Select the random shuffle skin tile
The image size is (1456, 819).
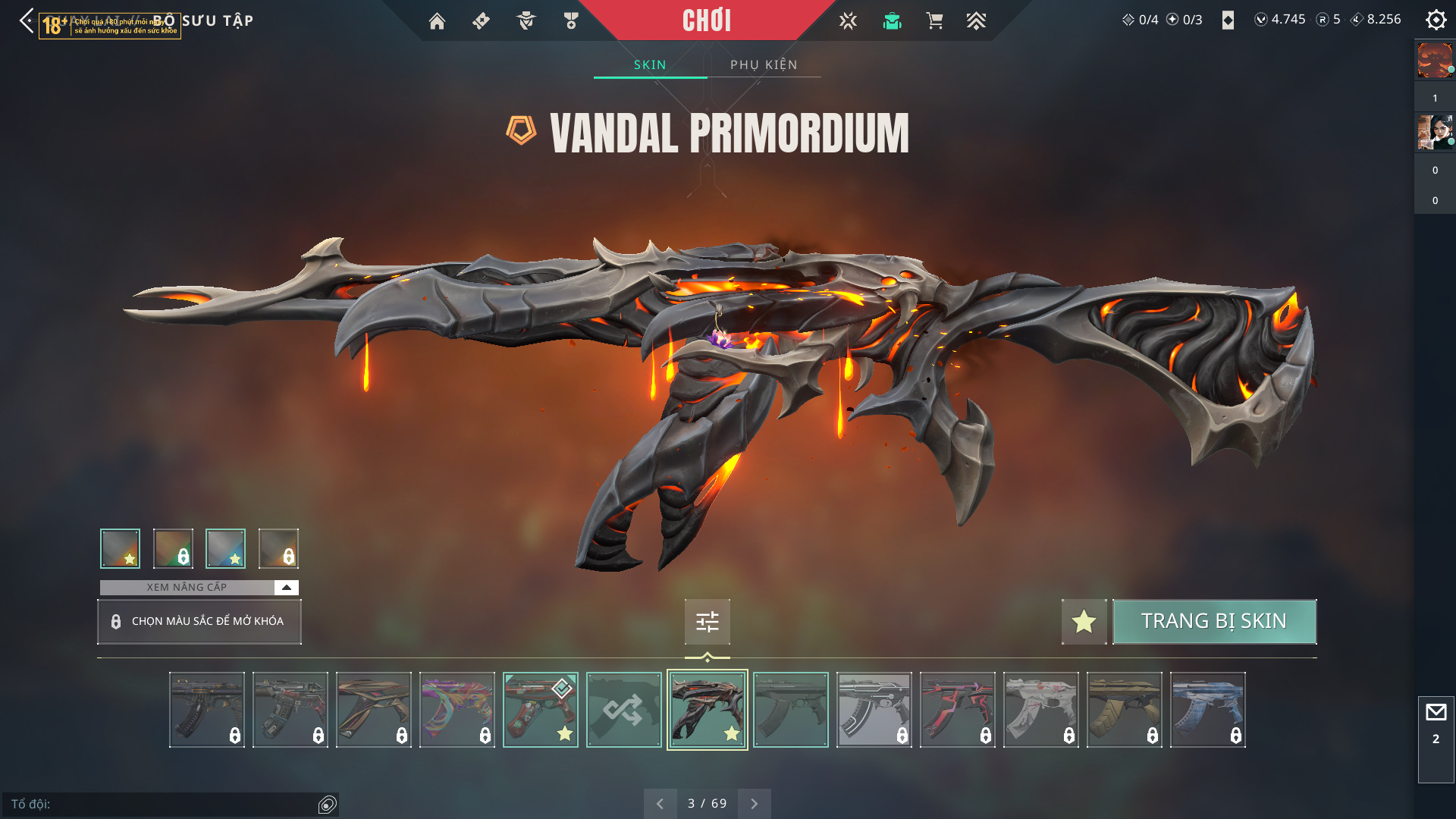click(623, 710)
